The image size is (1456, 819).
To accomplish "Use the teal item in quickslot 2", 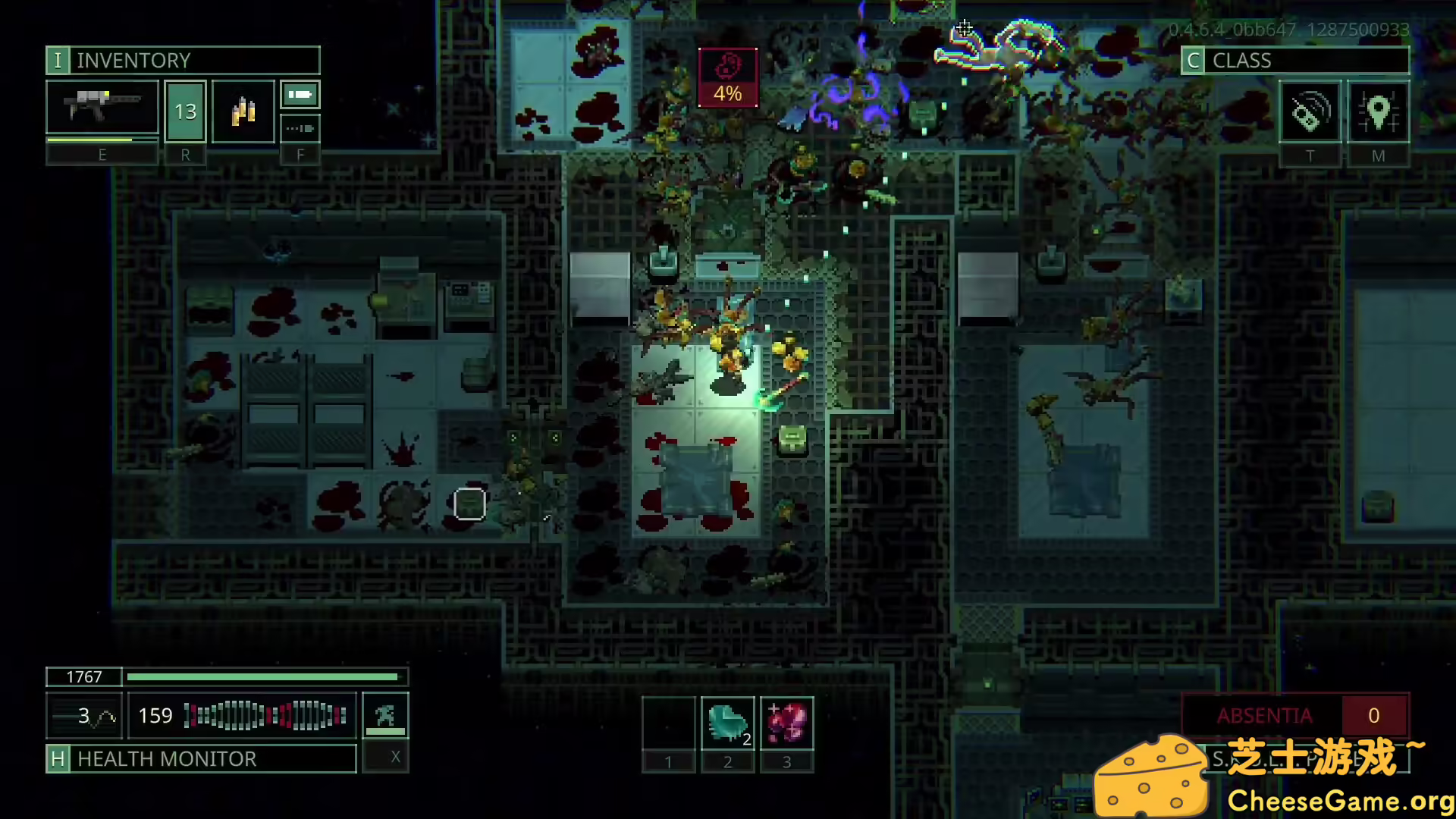I will 727,723.
